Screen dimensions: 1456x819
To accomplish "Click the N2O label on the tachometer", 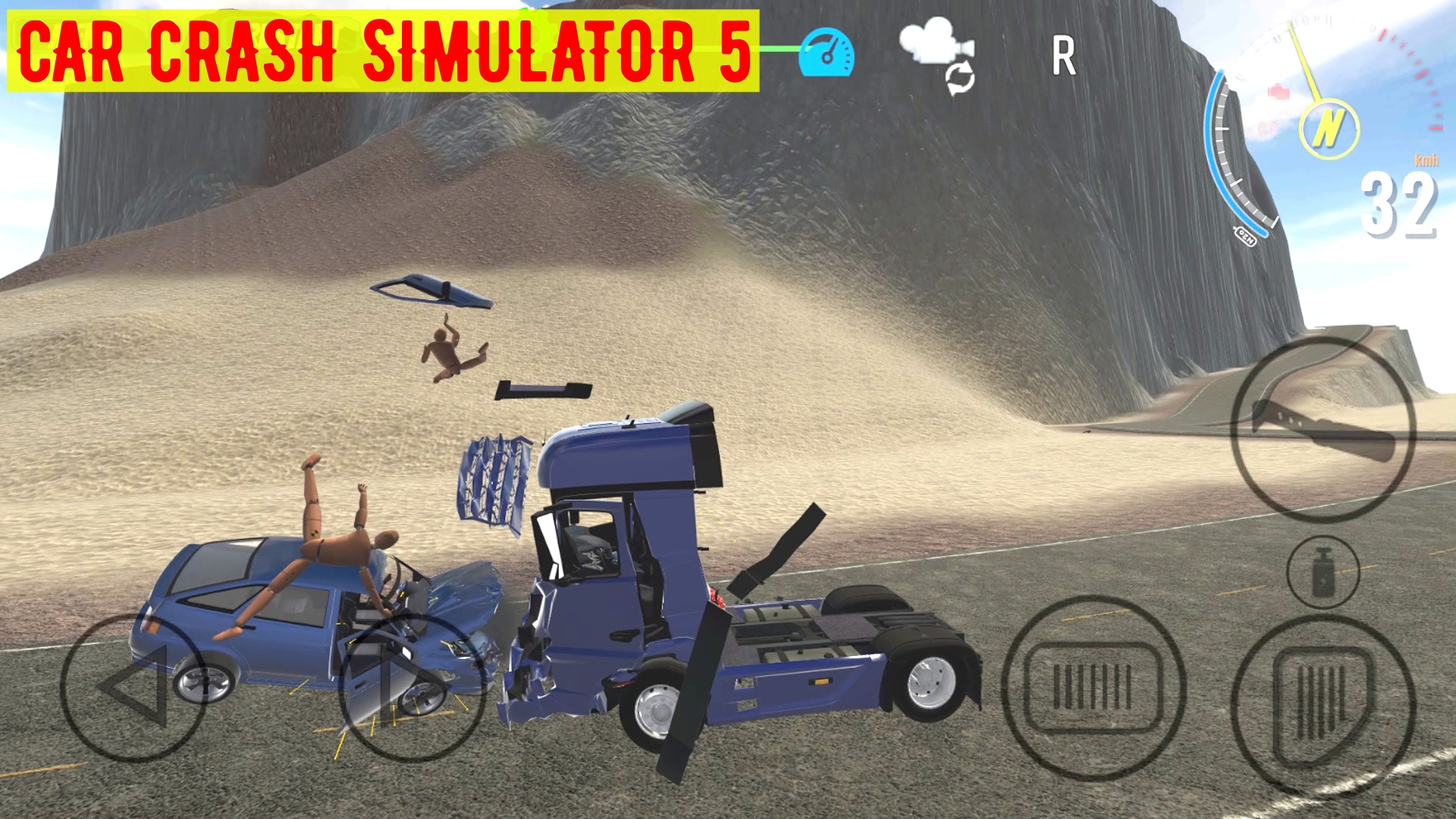I will 1246,236.
